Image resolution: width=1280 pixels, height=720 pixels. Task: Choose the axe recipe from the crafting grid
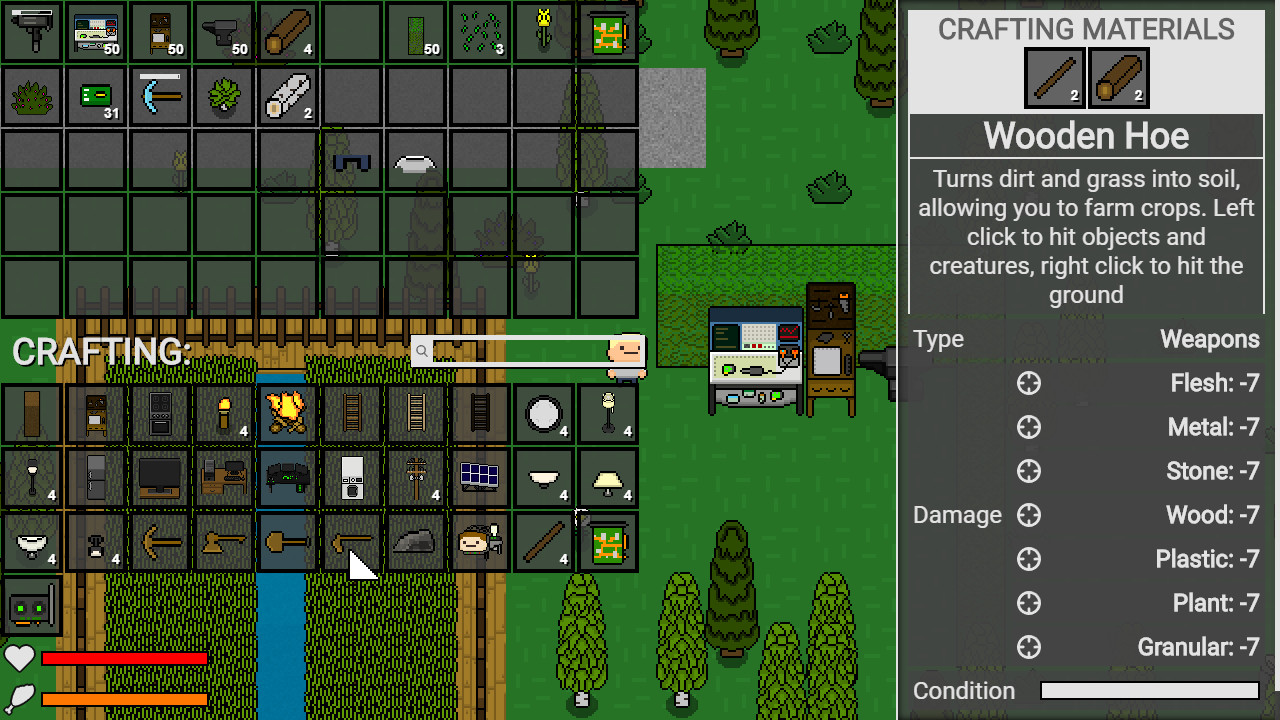[x=224, y=541]
